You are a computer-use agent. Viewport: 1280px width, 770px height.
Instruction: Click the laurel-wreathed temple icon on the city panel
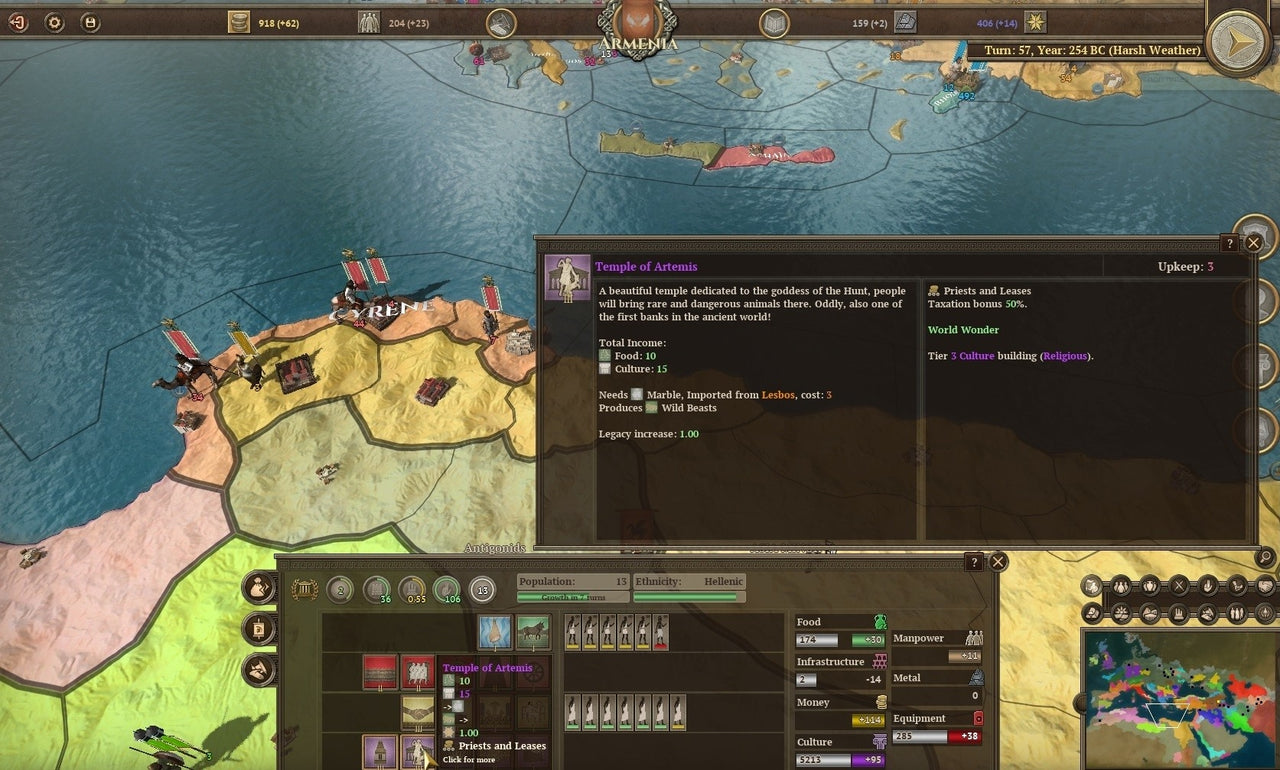304,589
